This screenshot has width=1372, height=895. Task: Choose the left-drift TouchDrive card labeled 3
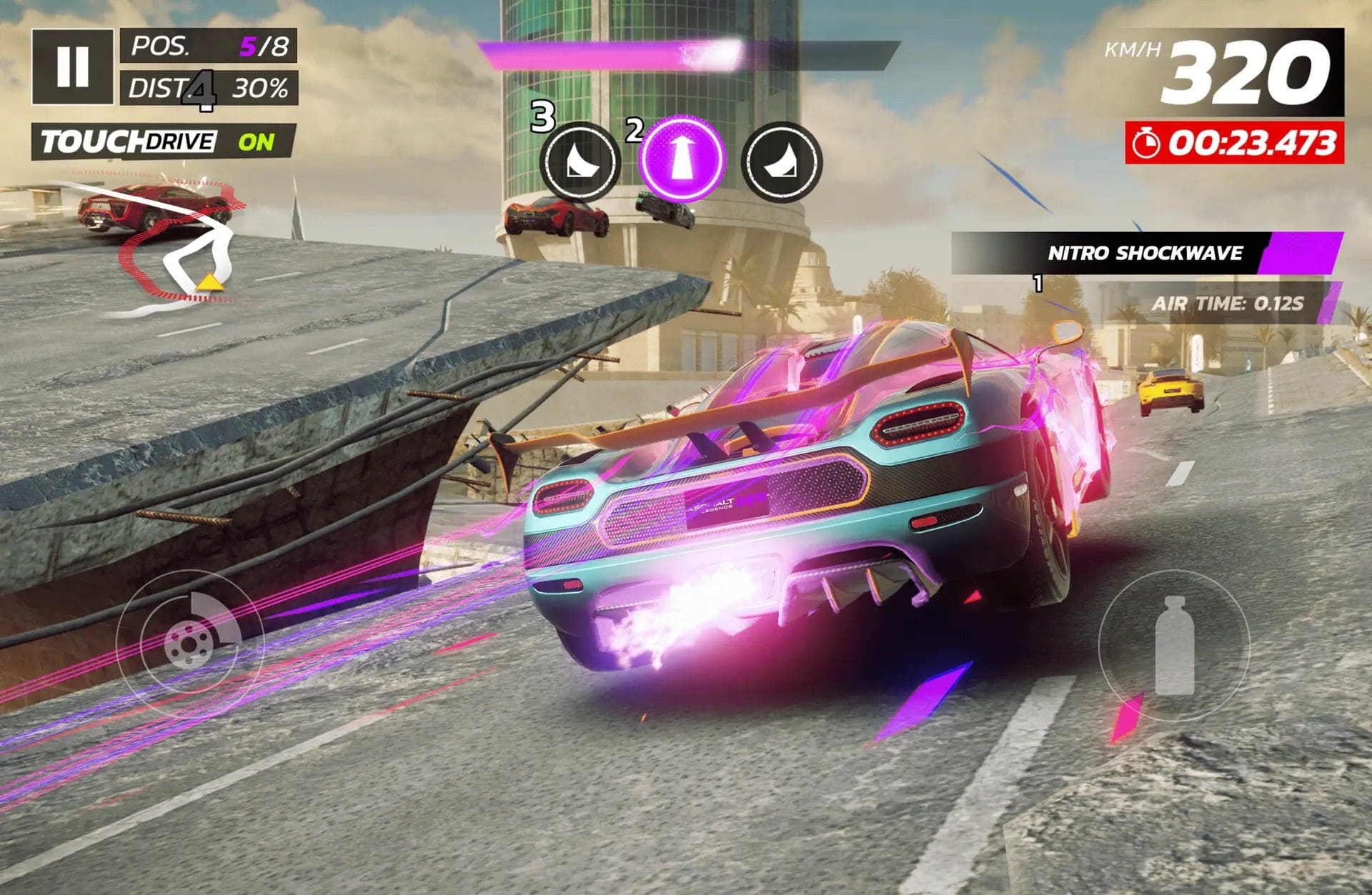(x=582, y=160)
